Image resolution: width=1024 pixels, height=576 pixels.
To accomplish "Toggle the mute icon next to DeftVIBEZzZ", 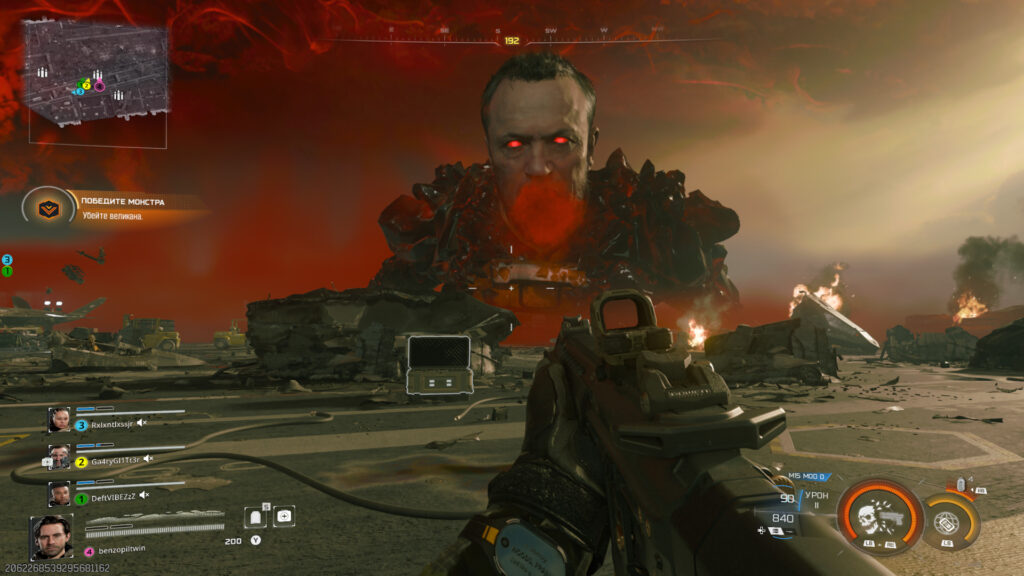I will point(142,495).
